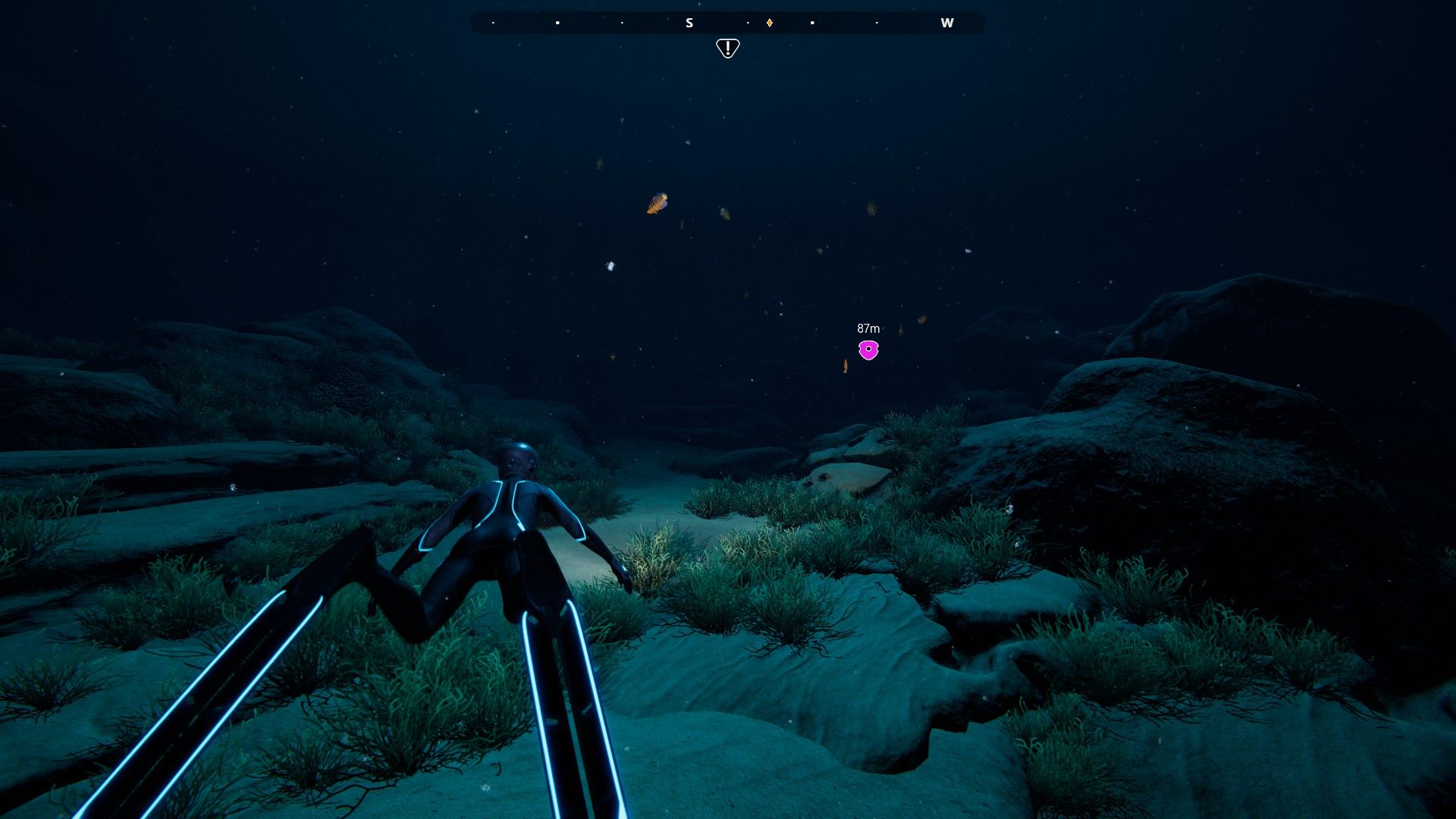Click the magenta waypoint marker labeled 87m
The image size is (1456, 819).
(x=868, y=350)
